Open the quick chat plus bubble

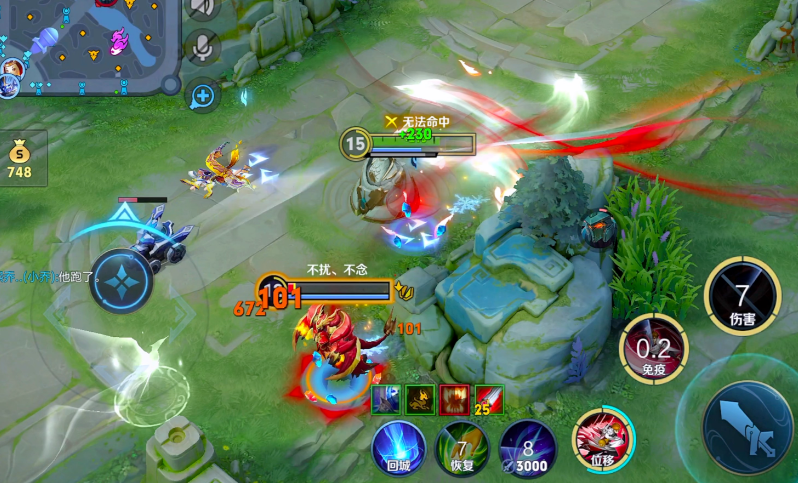(203, 96)
